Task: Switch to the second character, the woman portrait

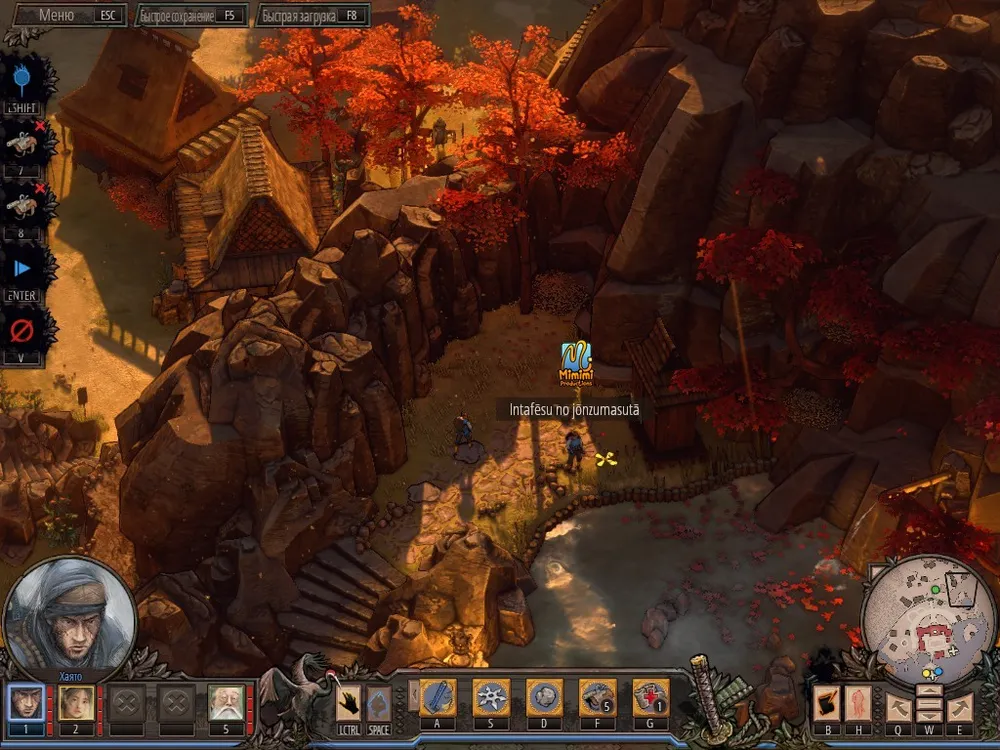Action: click(76, 703)
